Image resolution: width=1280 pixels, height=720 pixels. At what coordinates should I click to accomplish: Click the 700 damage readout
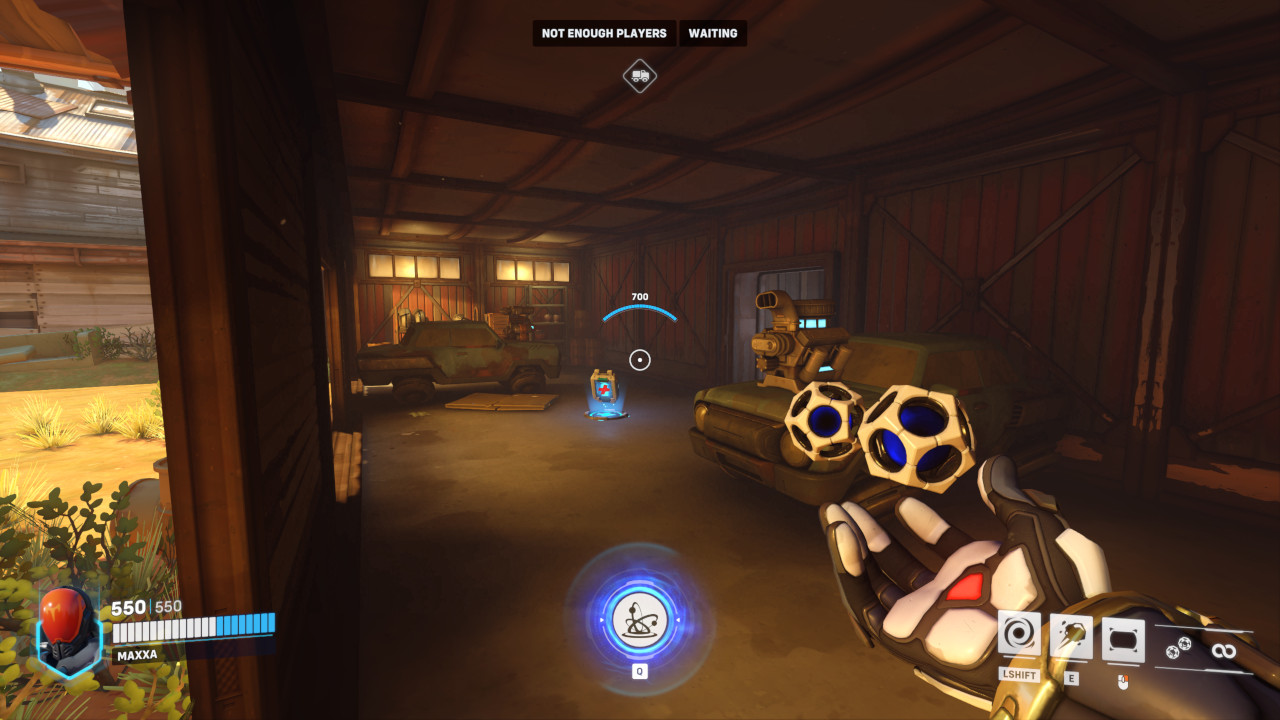pos(640,297)
